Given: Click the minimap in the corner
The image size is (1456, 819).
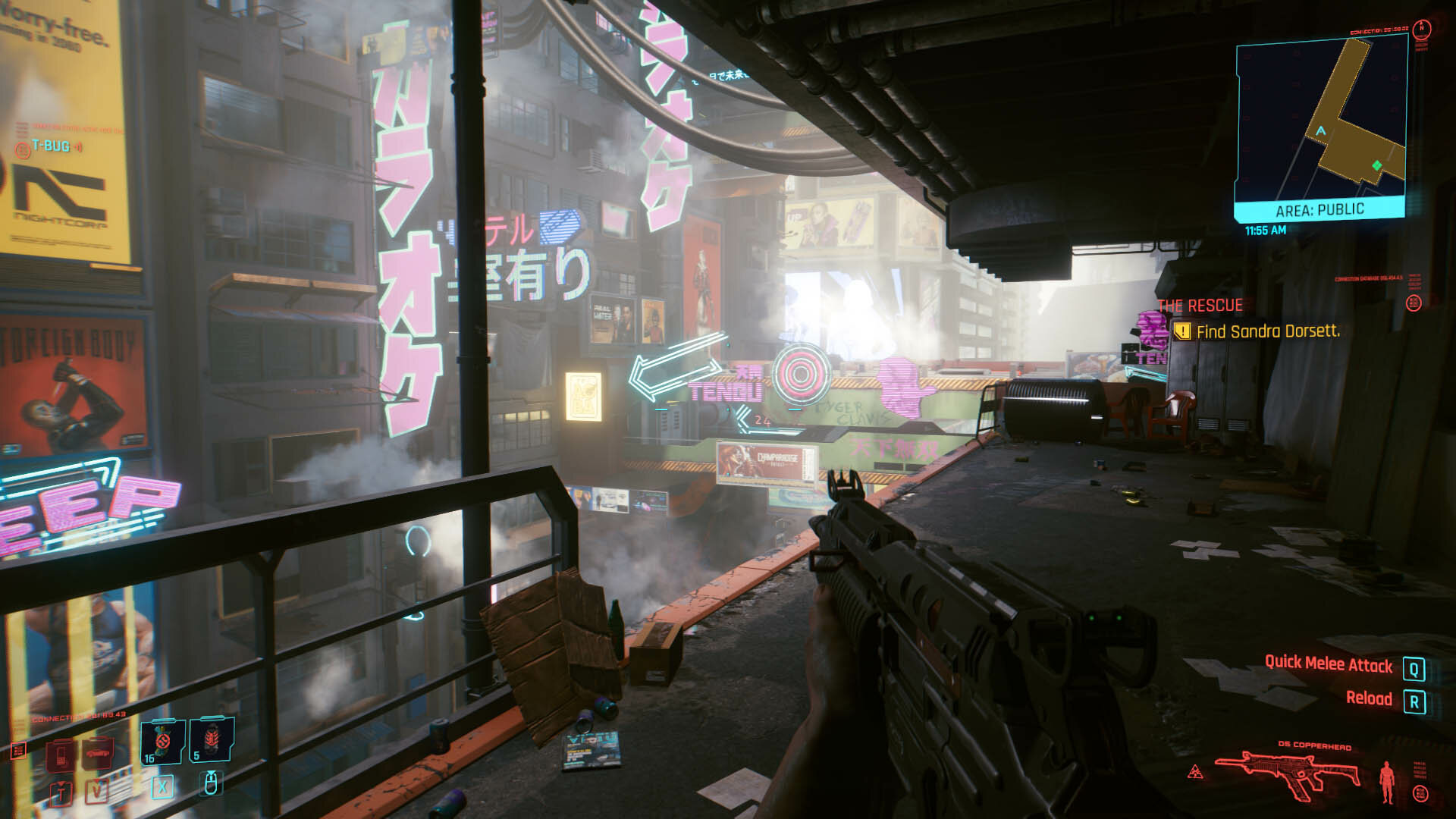Looking at the screenshot, I should 1320,121.
